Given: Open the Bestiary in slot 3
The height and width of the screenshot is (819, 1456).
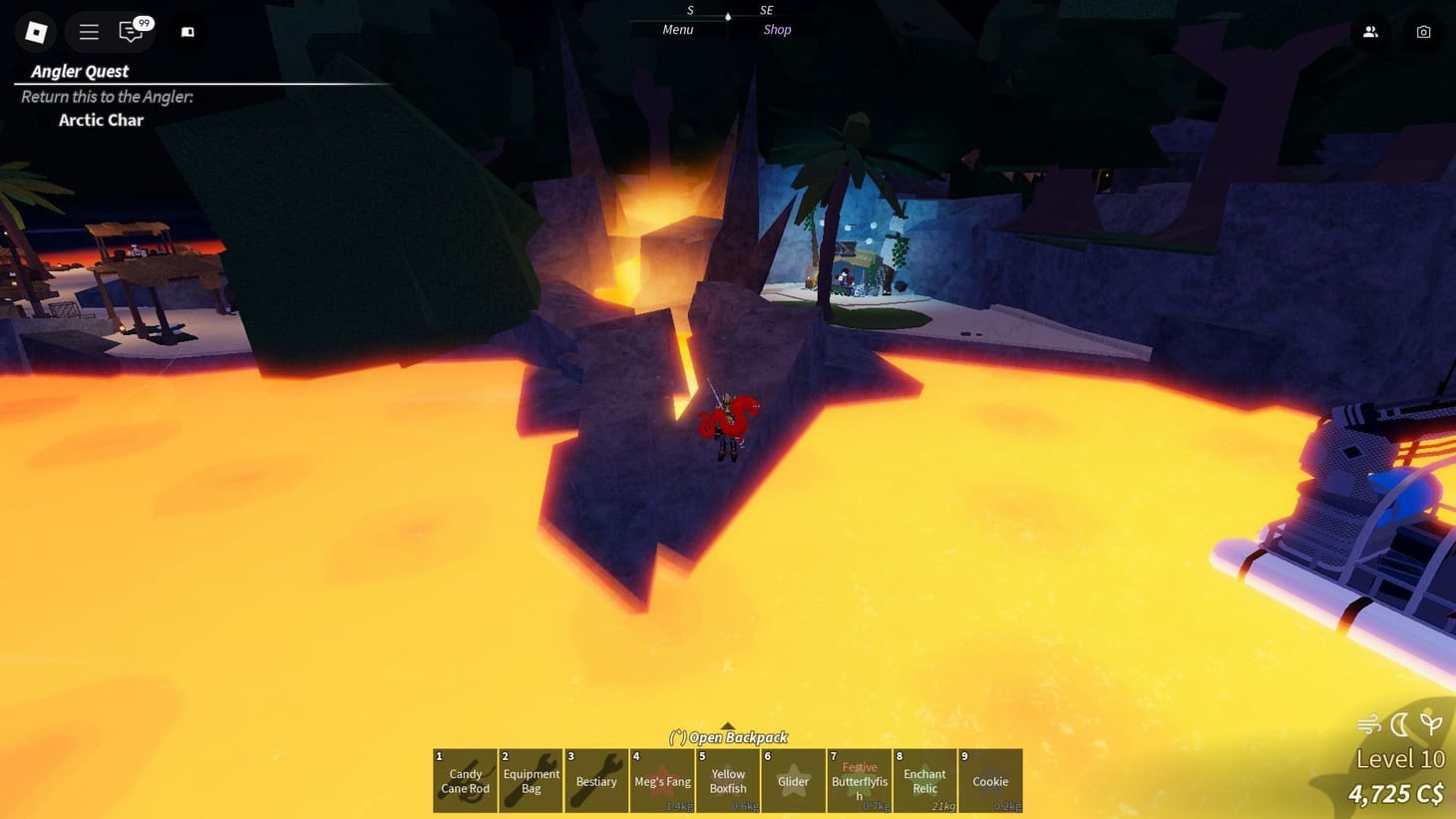Looking at the screenshot, I should [x=596, y=781].
